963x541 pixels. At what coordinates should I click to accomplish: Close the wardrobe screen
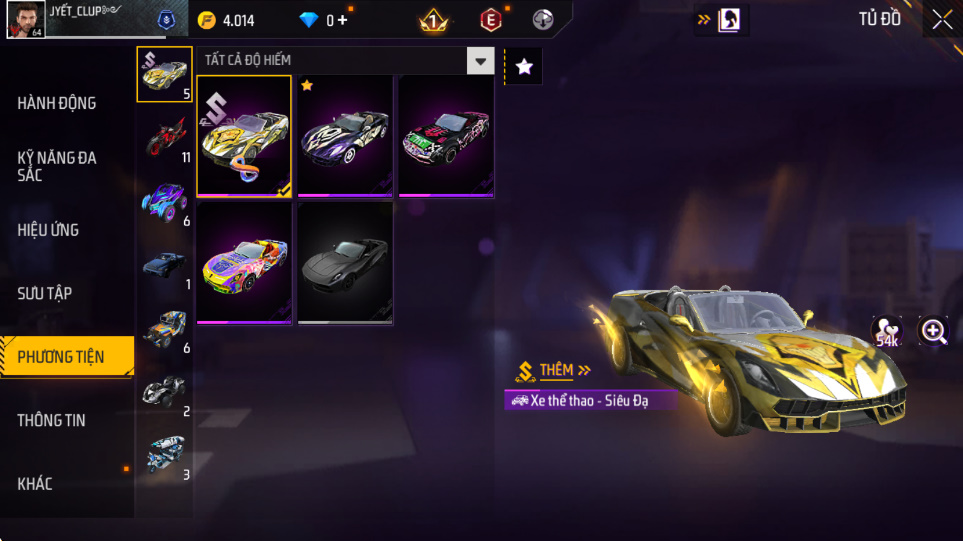[942, 19]
